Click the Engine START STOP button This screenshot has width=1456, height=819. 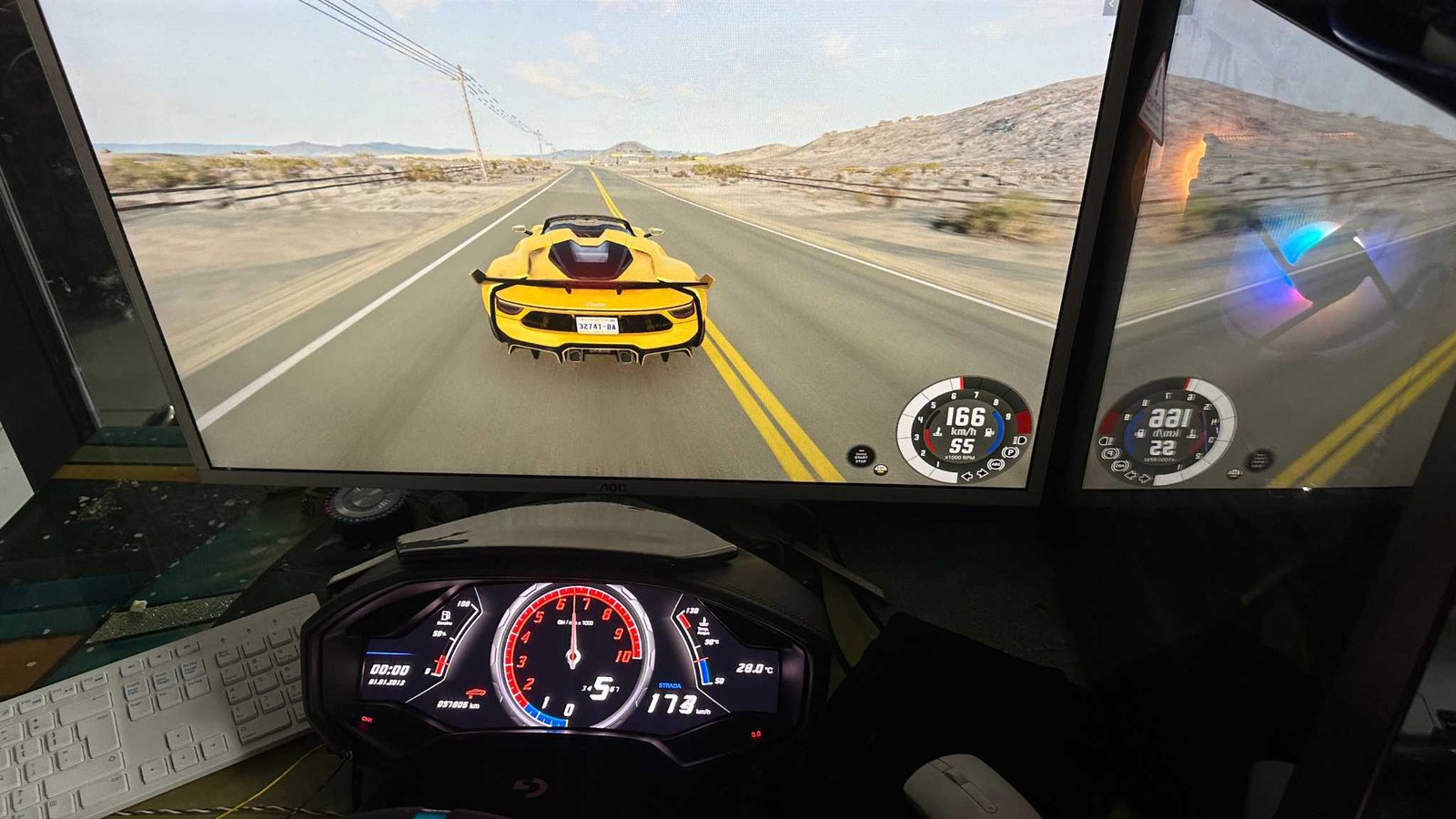click(x=860, y=456)
